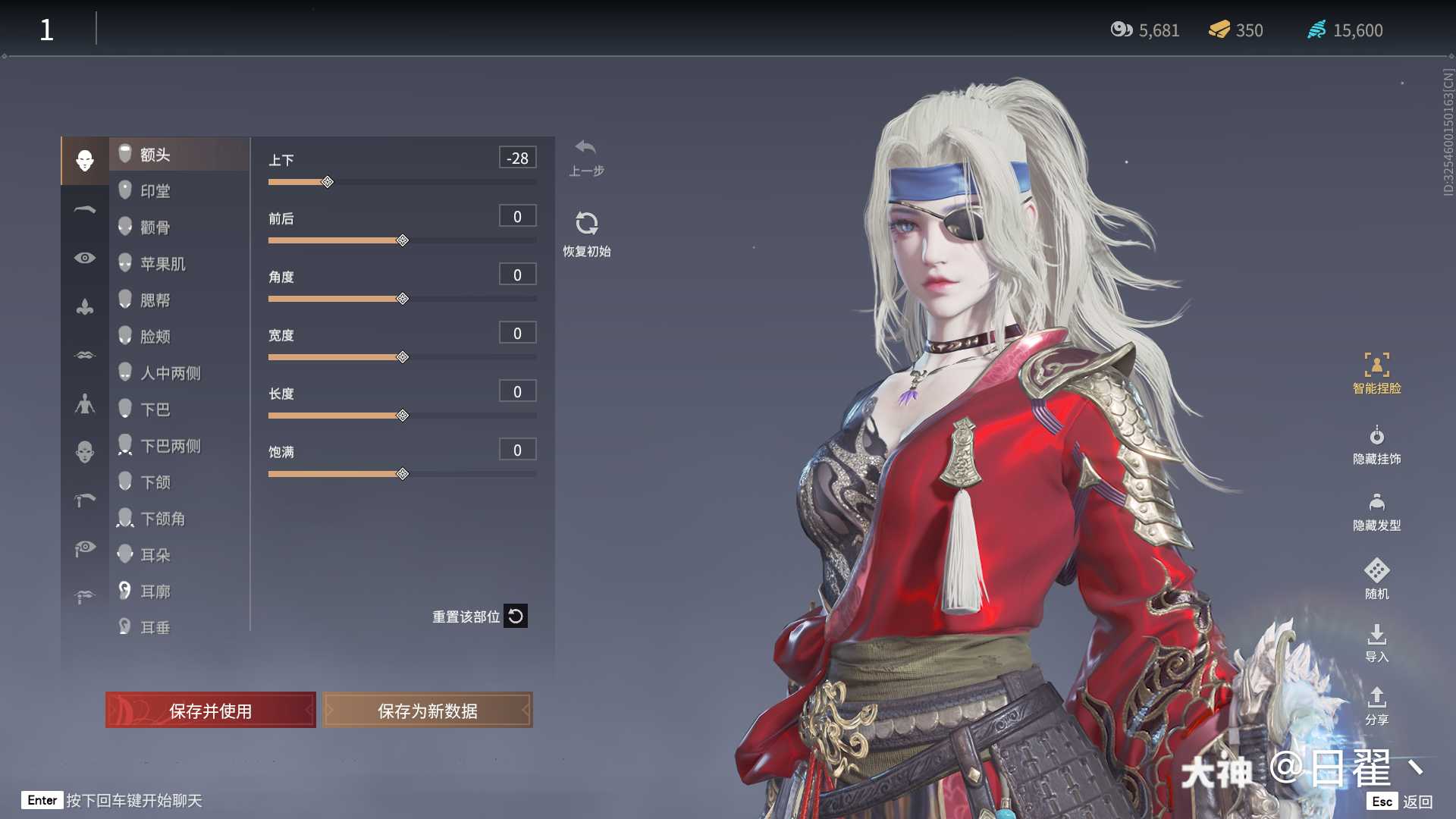Click the 前后 slider track

click(470, 240)
